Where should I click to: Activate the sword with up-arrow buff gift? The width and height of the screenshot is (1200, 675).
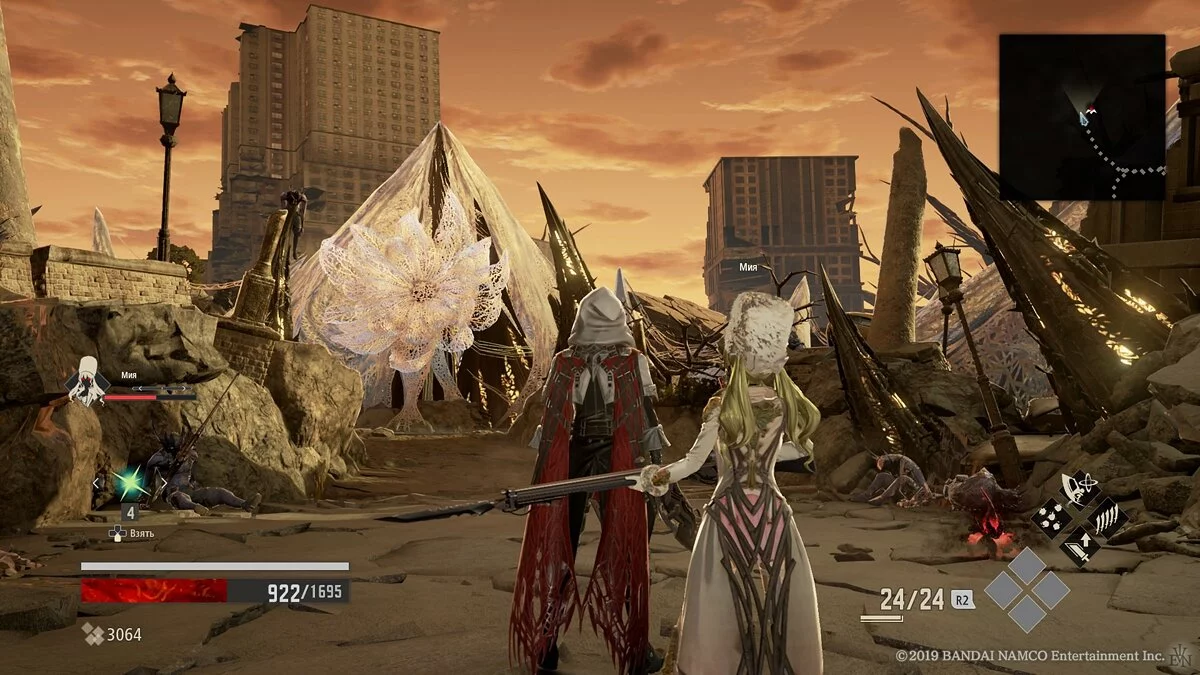tap(1079, 544)
